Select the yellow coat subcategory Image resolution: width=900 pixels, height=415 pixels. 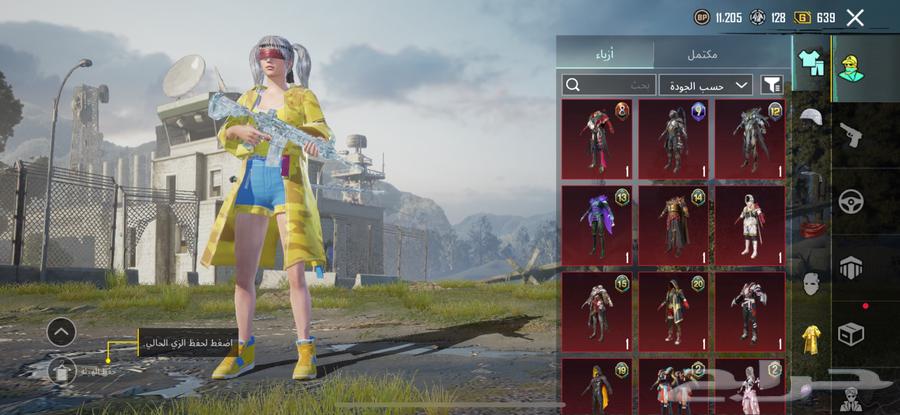(810, 340)
